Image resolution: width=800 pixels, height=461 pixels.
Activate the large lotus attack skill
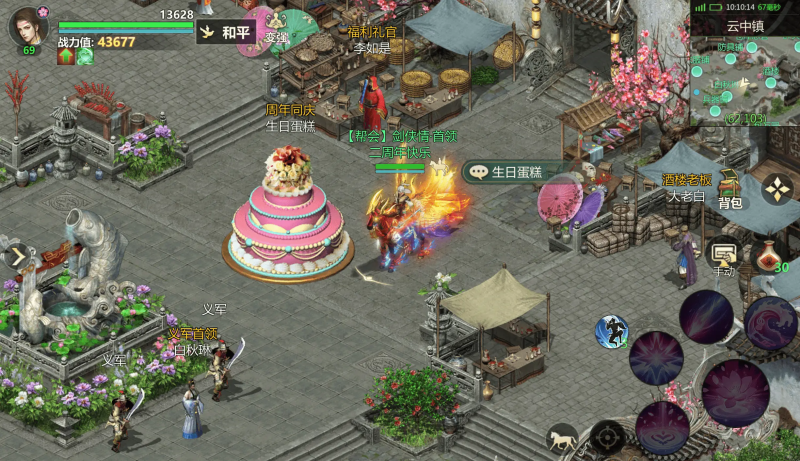click(734, 390)
